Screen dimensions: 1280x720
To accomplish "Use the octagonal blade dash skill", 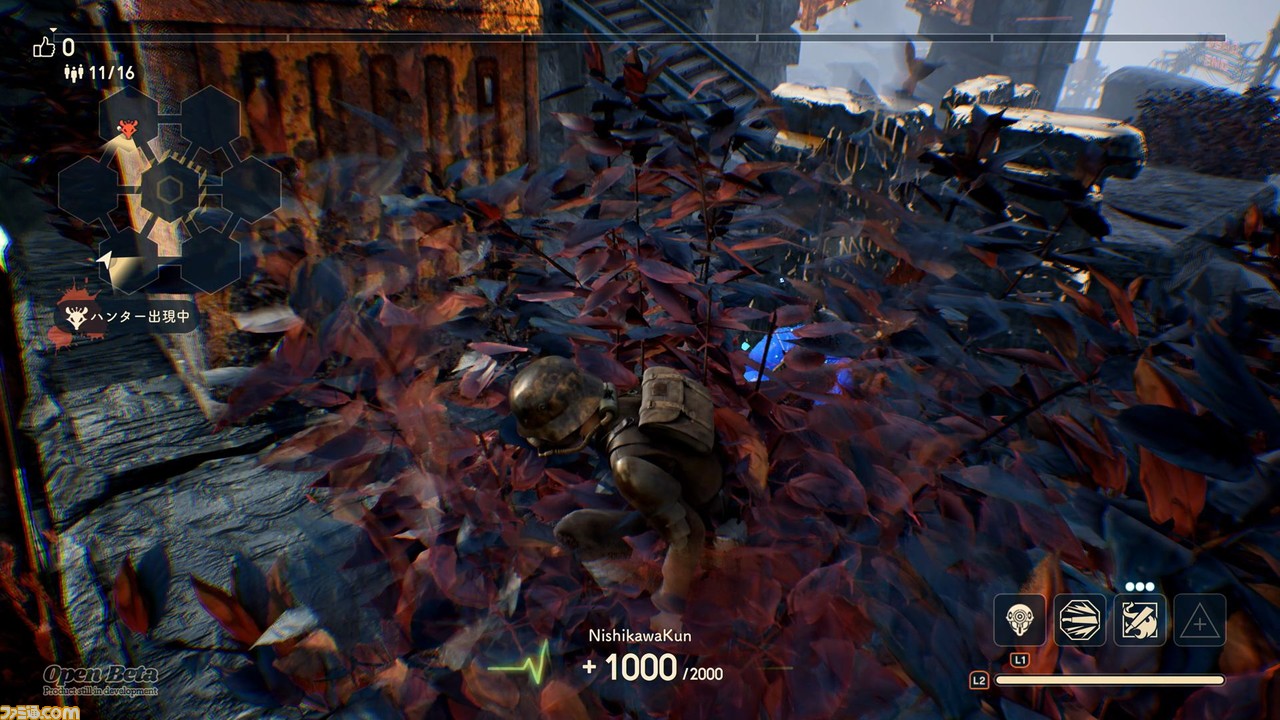I will (1080, 620).
